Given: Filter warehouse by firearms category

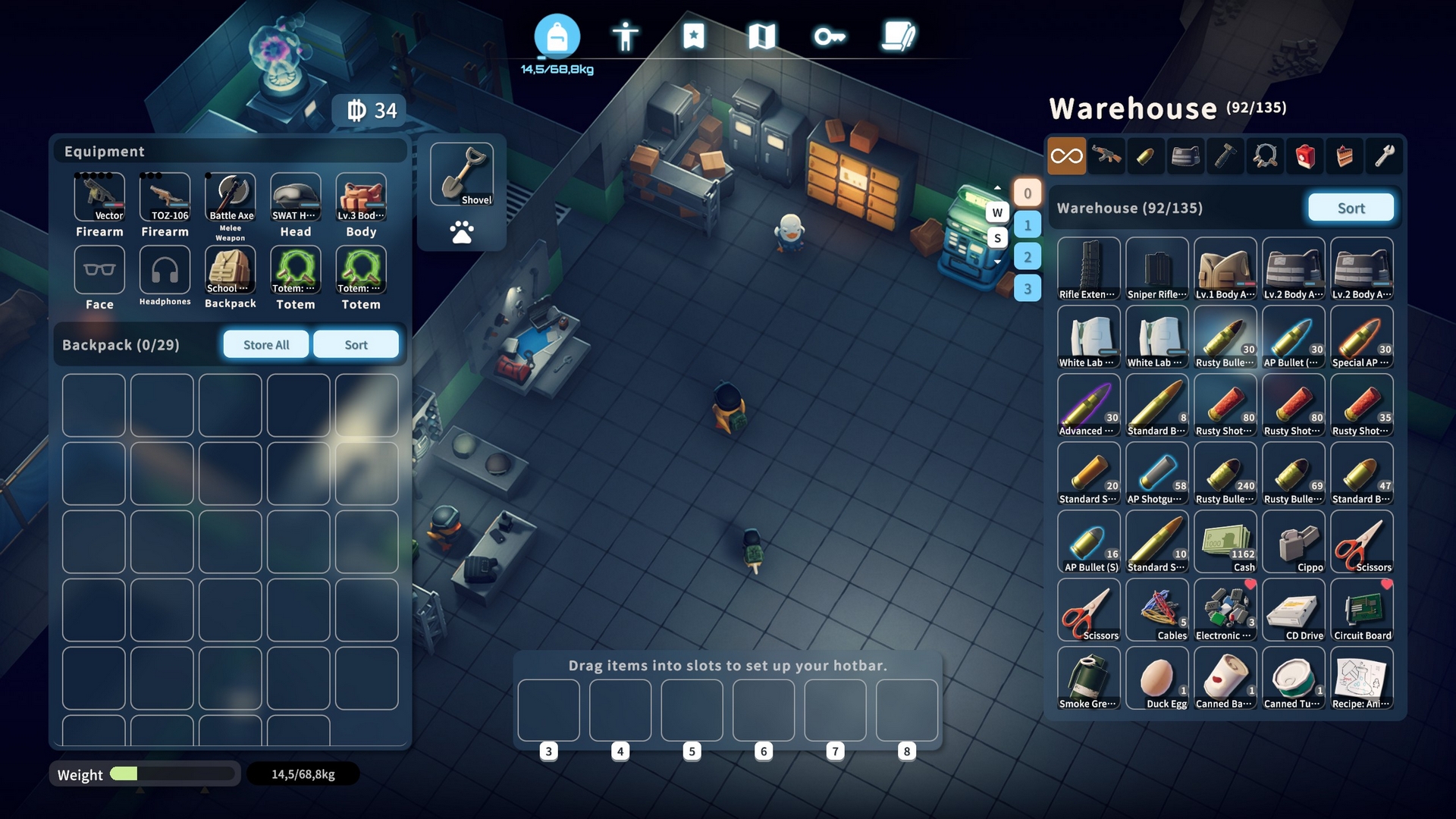Looking at the screenshot, I should click(x=1106, y=156).
